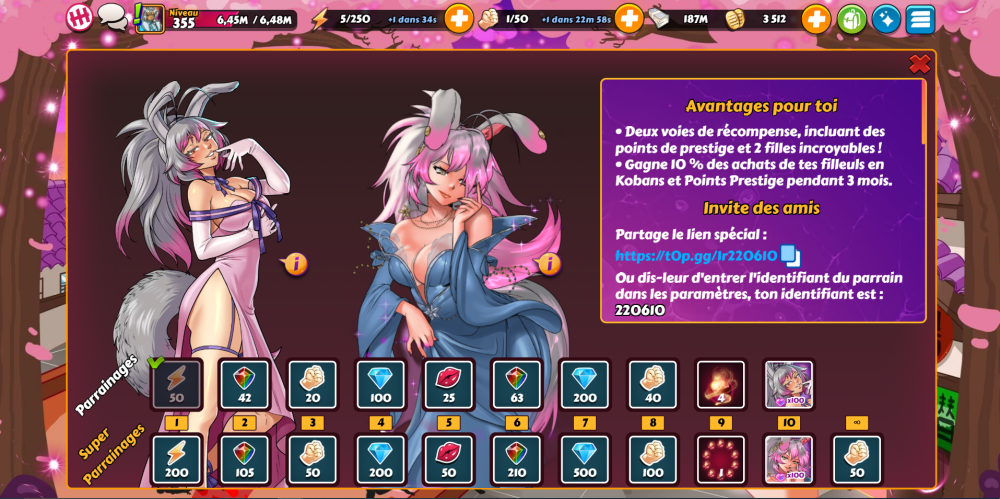Show info for the pink-haired girl in blue dress
The width and height of the screenshot is (1000, 499).
pos(549,264)
